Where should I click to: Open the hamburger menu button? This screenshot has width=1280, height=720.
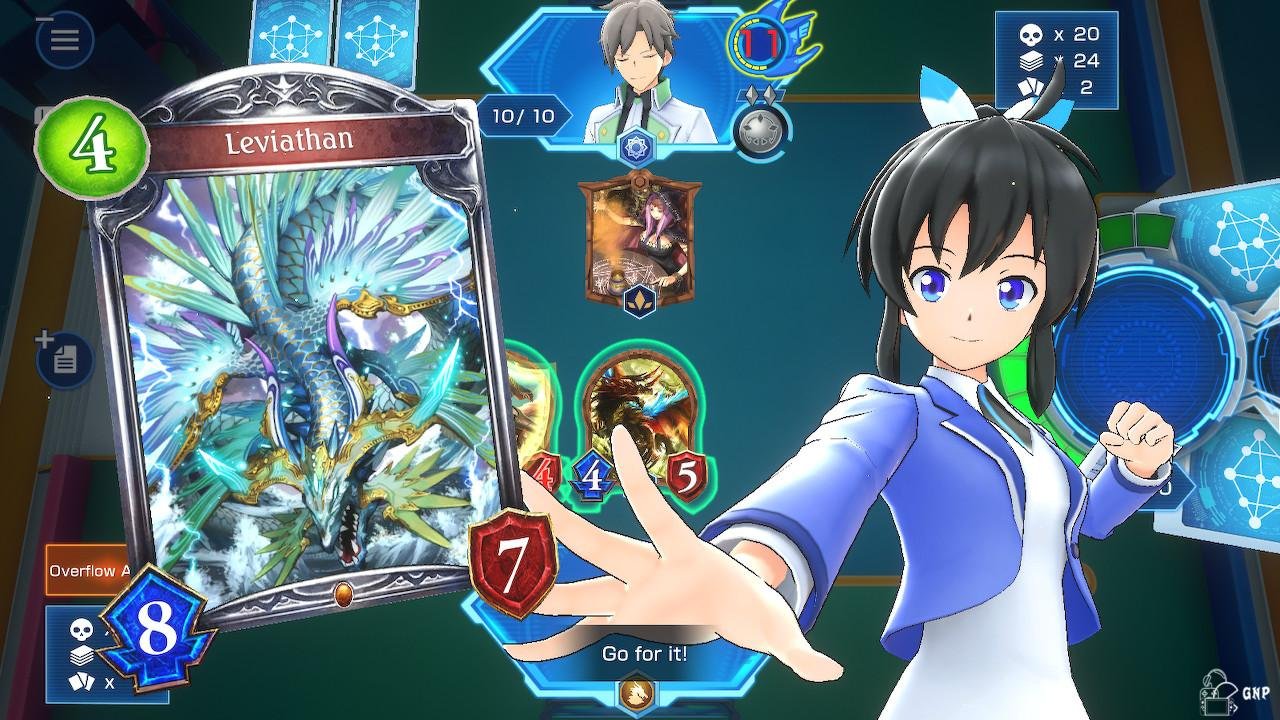[x=65, y=40]
